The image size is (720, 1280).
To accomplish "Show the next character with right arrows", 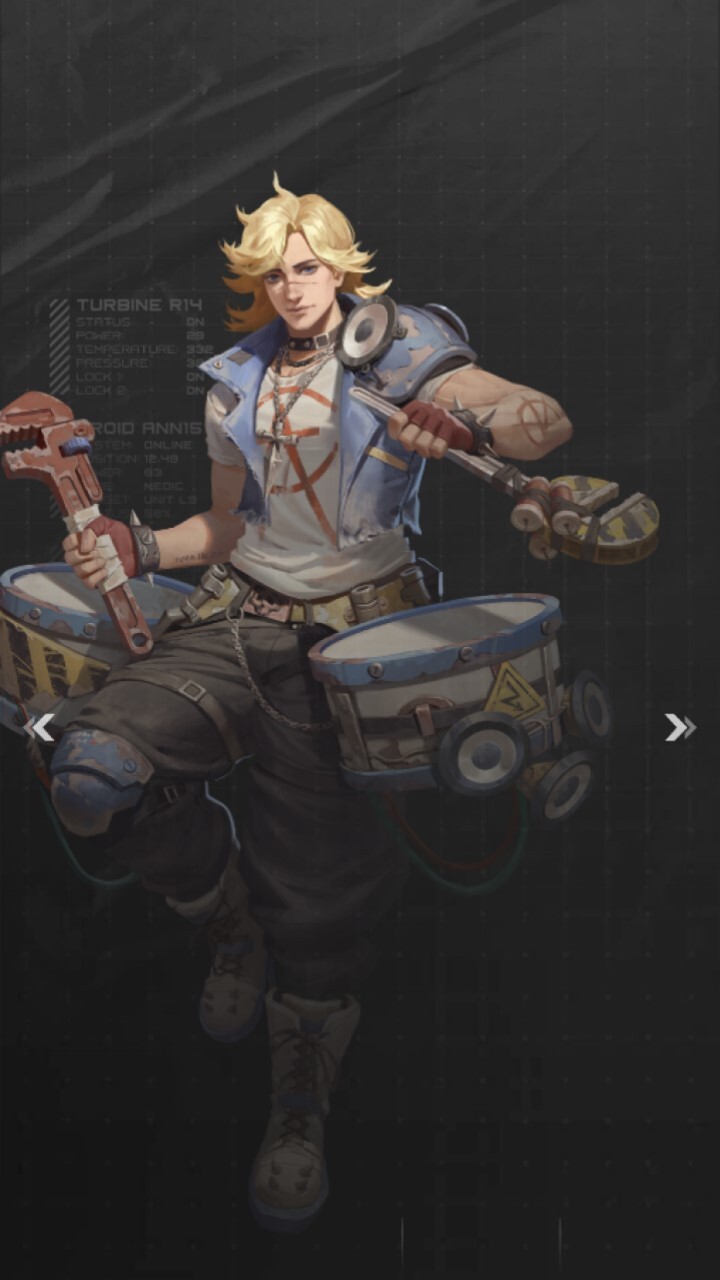I will tap(680, 728).
